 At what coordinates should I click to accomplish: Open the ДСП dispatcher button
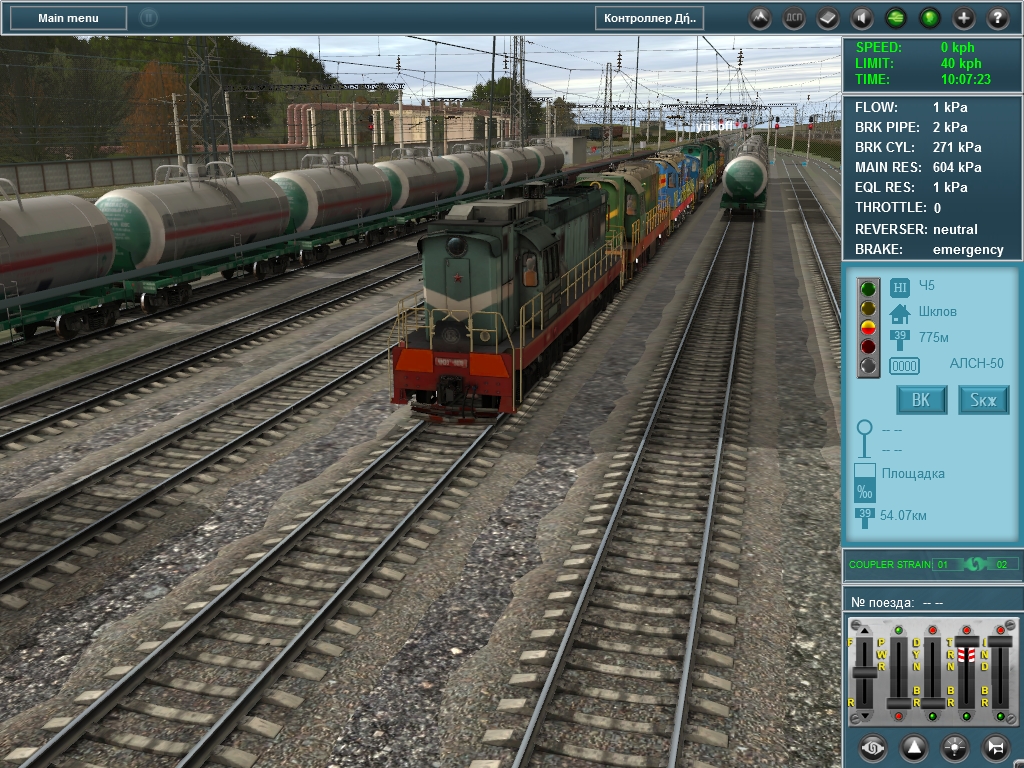tap(794, 18)
